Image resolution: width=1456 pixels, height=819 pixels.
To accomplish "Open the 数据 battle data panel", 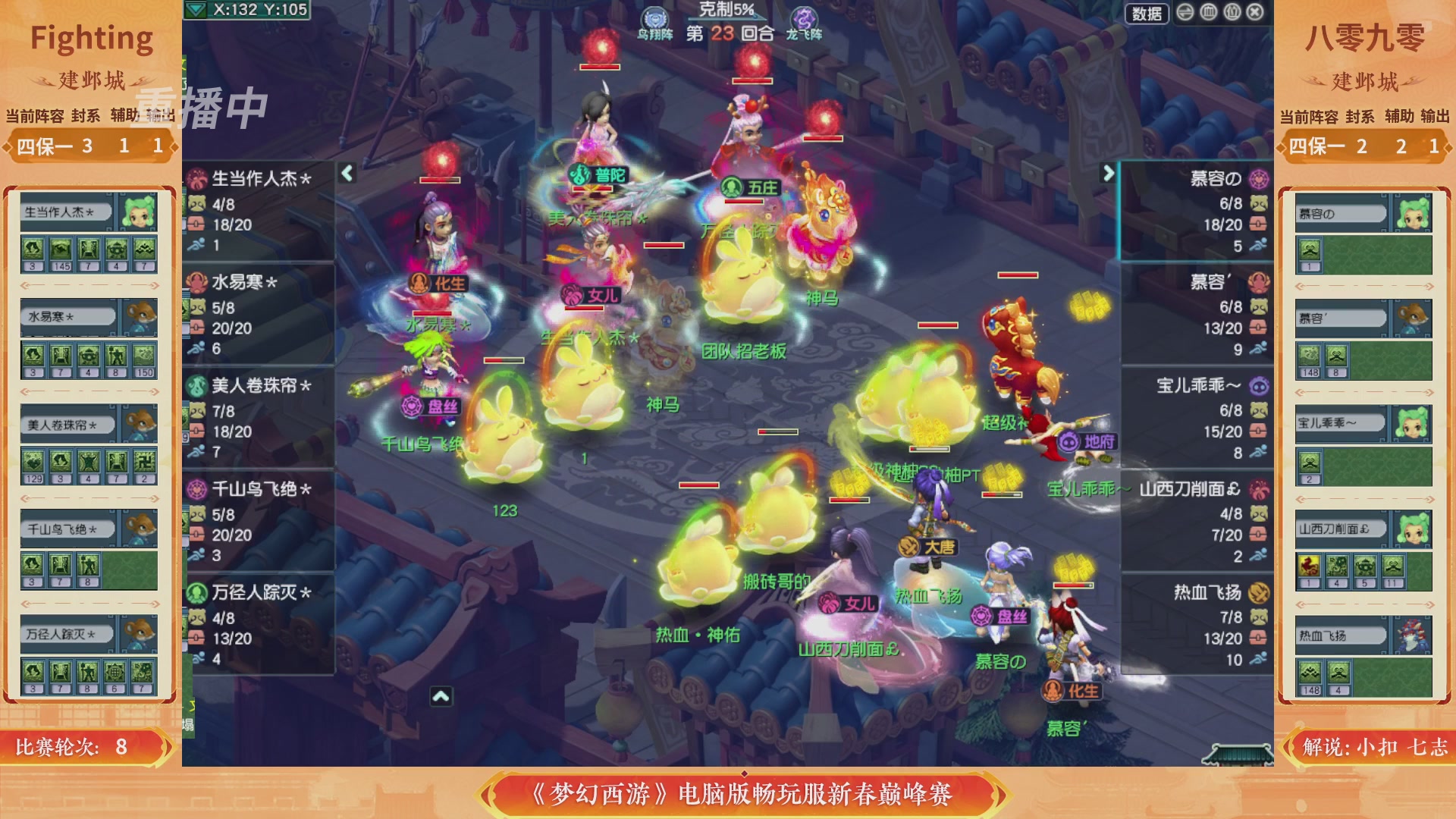I will pos(1147,14).
